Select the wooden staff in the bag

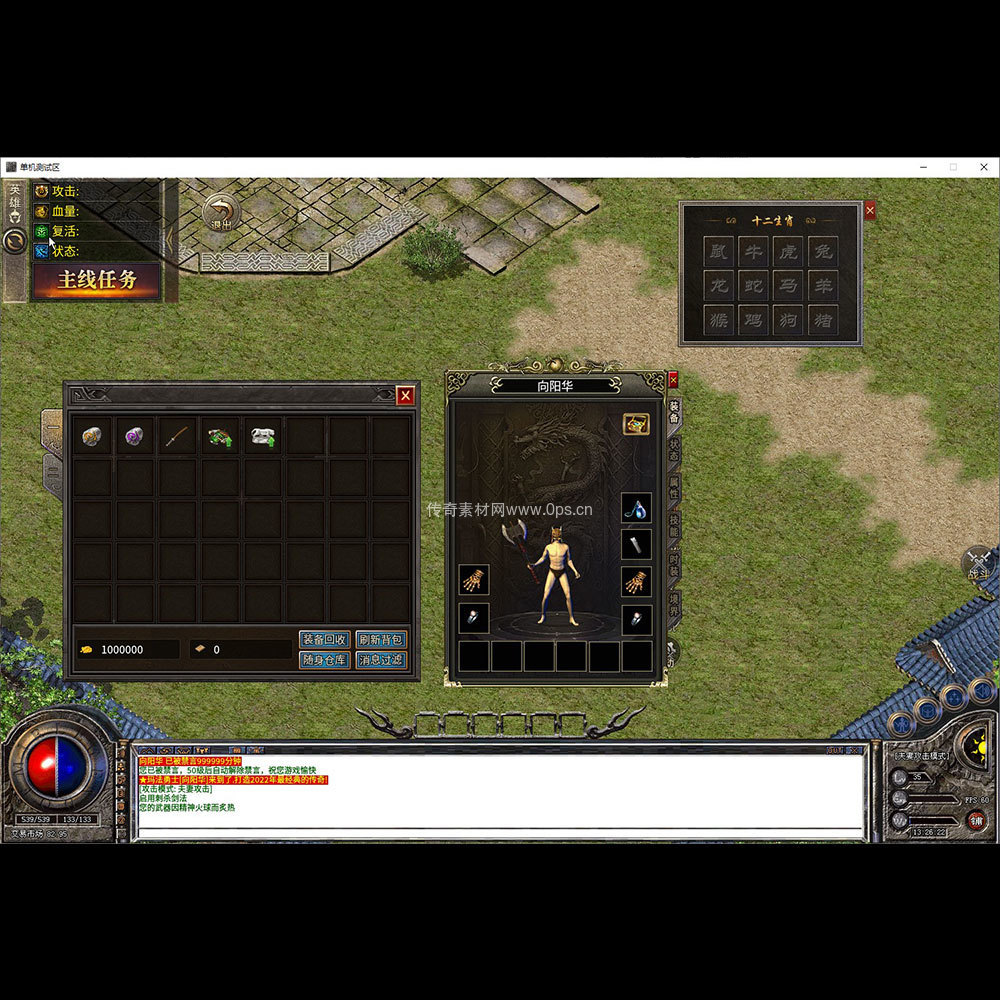tap(177, 436)
